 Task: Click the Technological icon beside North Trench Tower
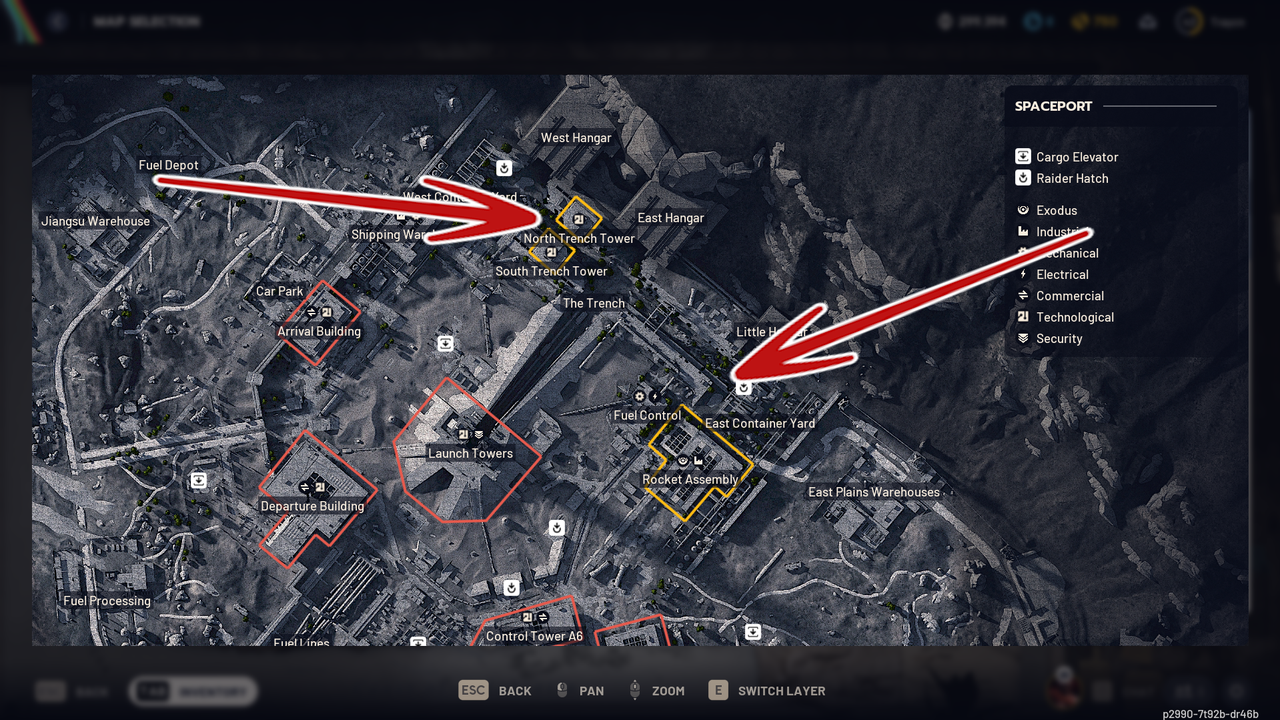point(577,220)
